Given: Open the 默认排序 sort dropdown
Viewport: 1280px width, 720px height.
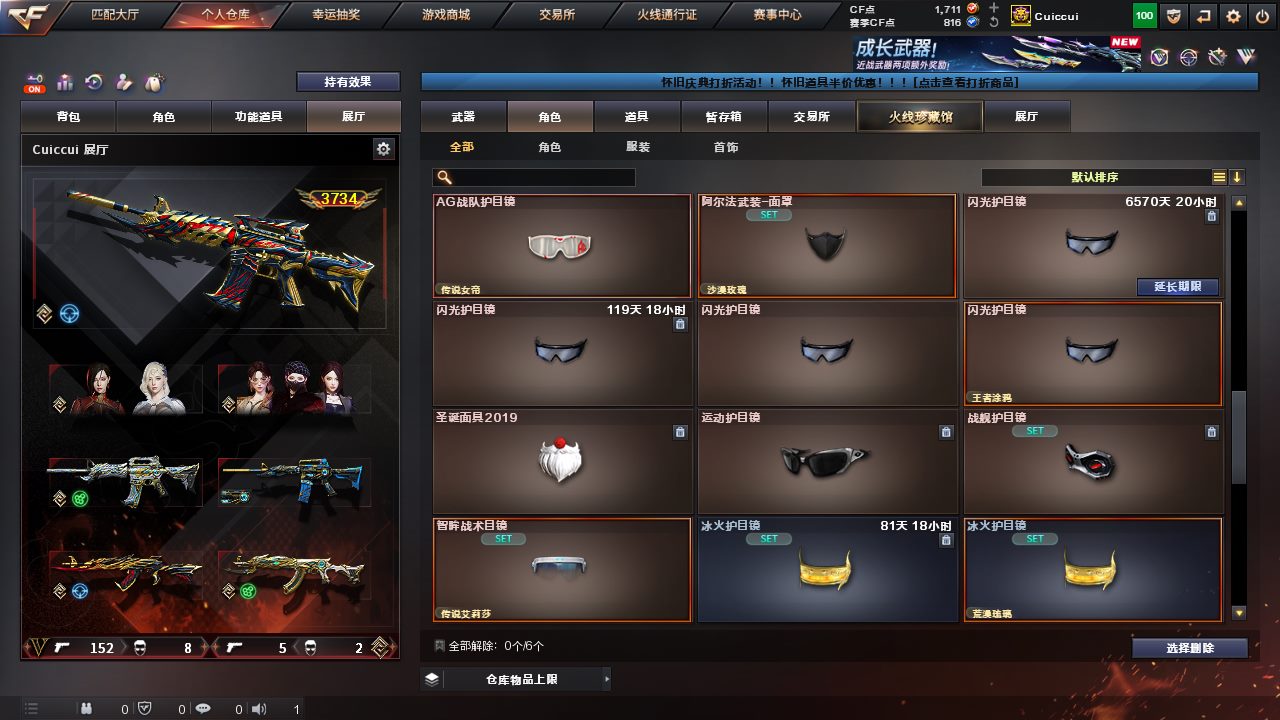Looking at the screenshot, I should coord(1095,177).
